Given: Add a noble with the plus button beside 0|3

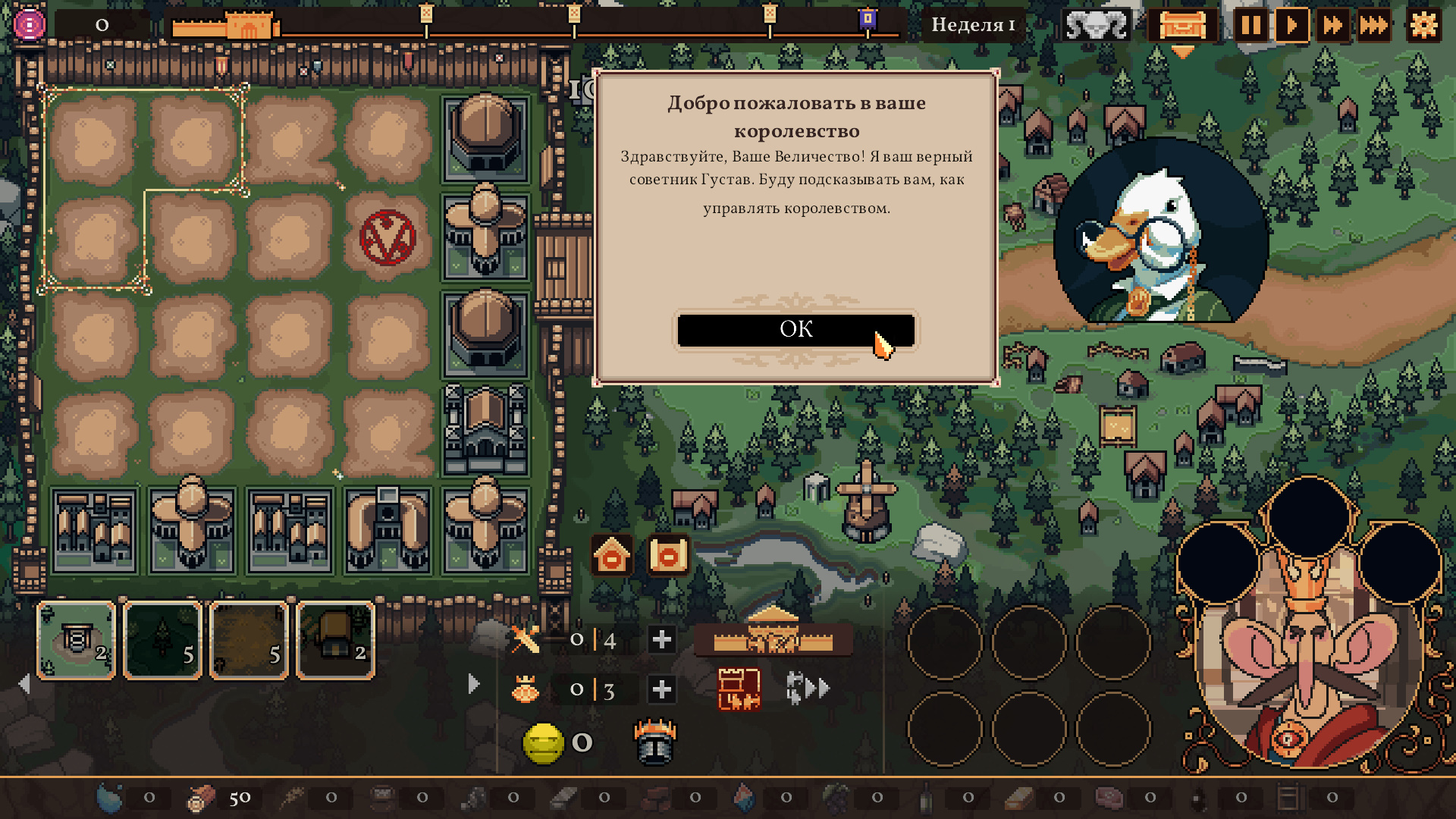Looking at the screenshot, I should pos(661,689).
